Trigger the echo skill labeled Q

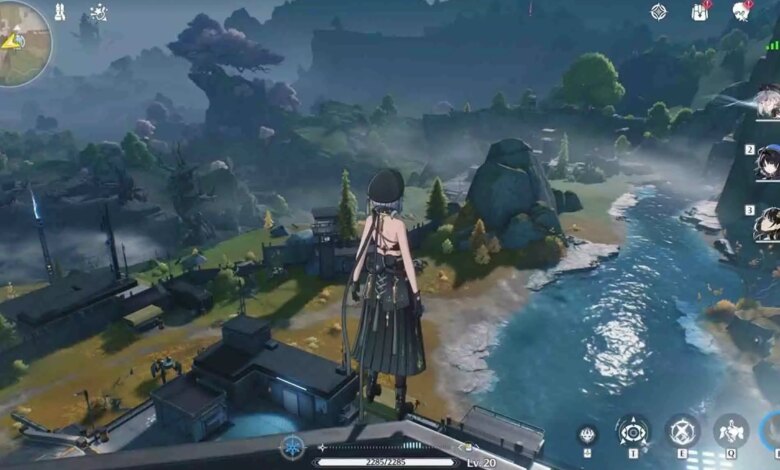point(730,432)
